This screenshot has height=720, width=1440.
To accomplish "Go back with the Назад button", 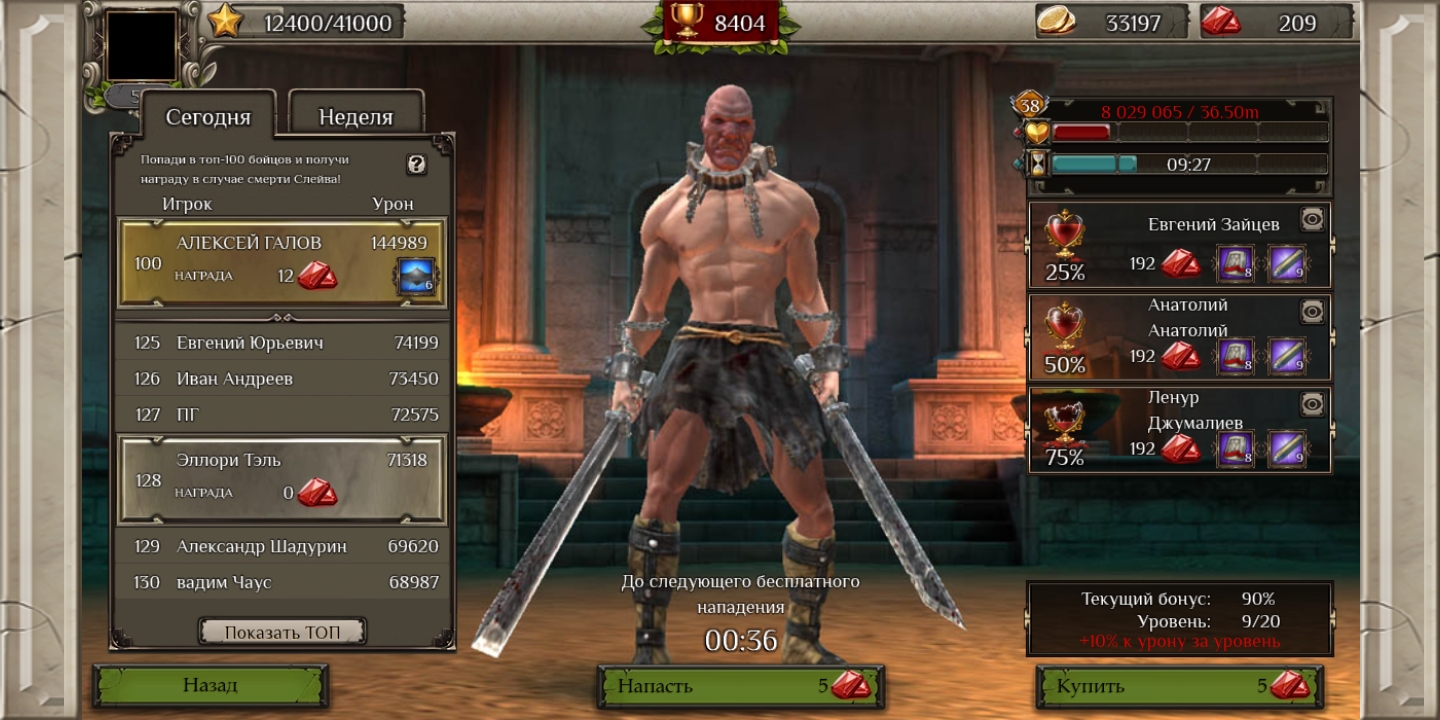I will click(210, 686).
